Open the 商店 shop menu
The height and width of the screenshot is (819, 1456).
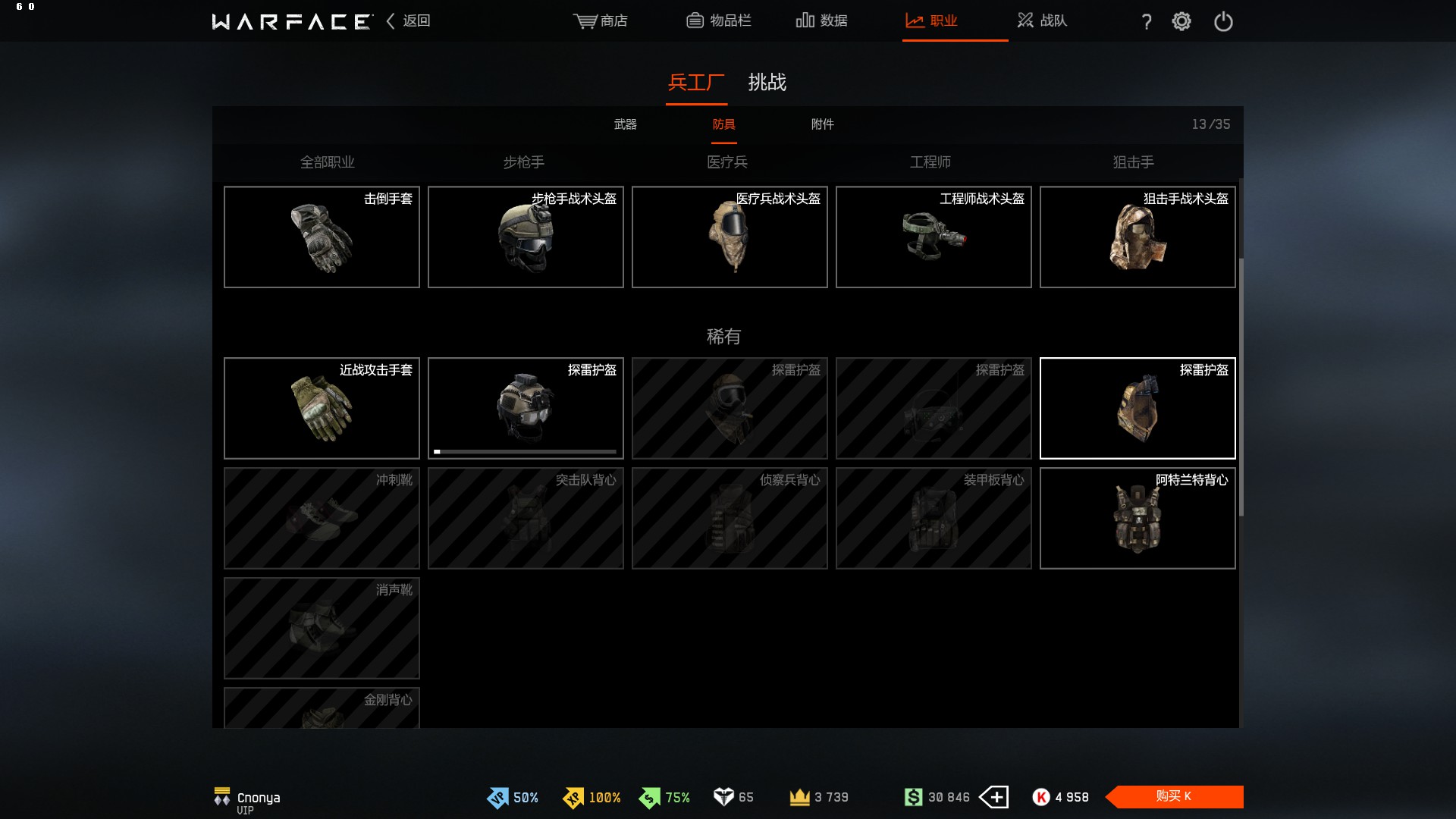601,20
